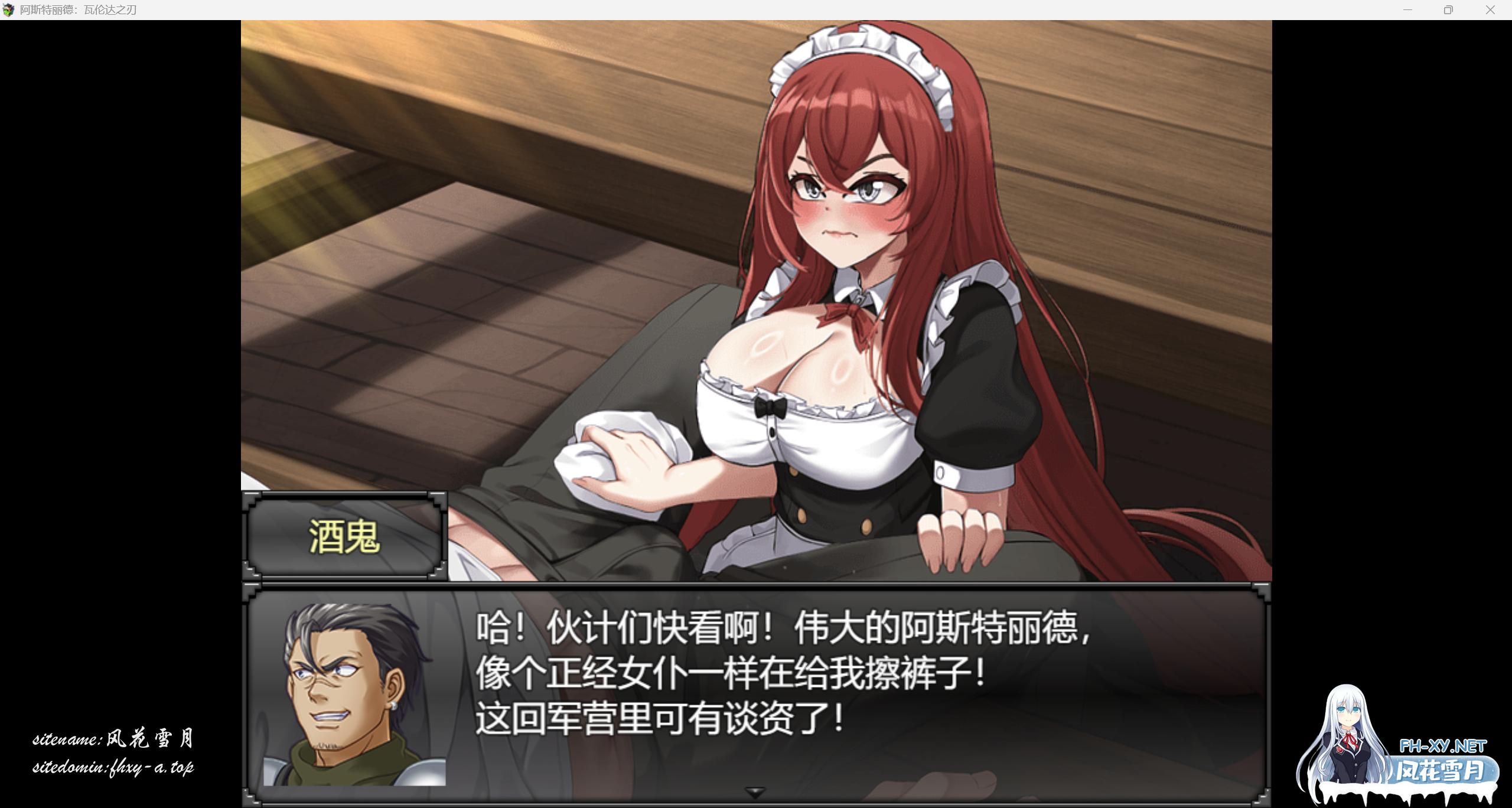The image size is (1512, 808).
Task: Click the game icon in the title bar
Action: coord(8,9)
